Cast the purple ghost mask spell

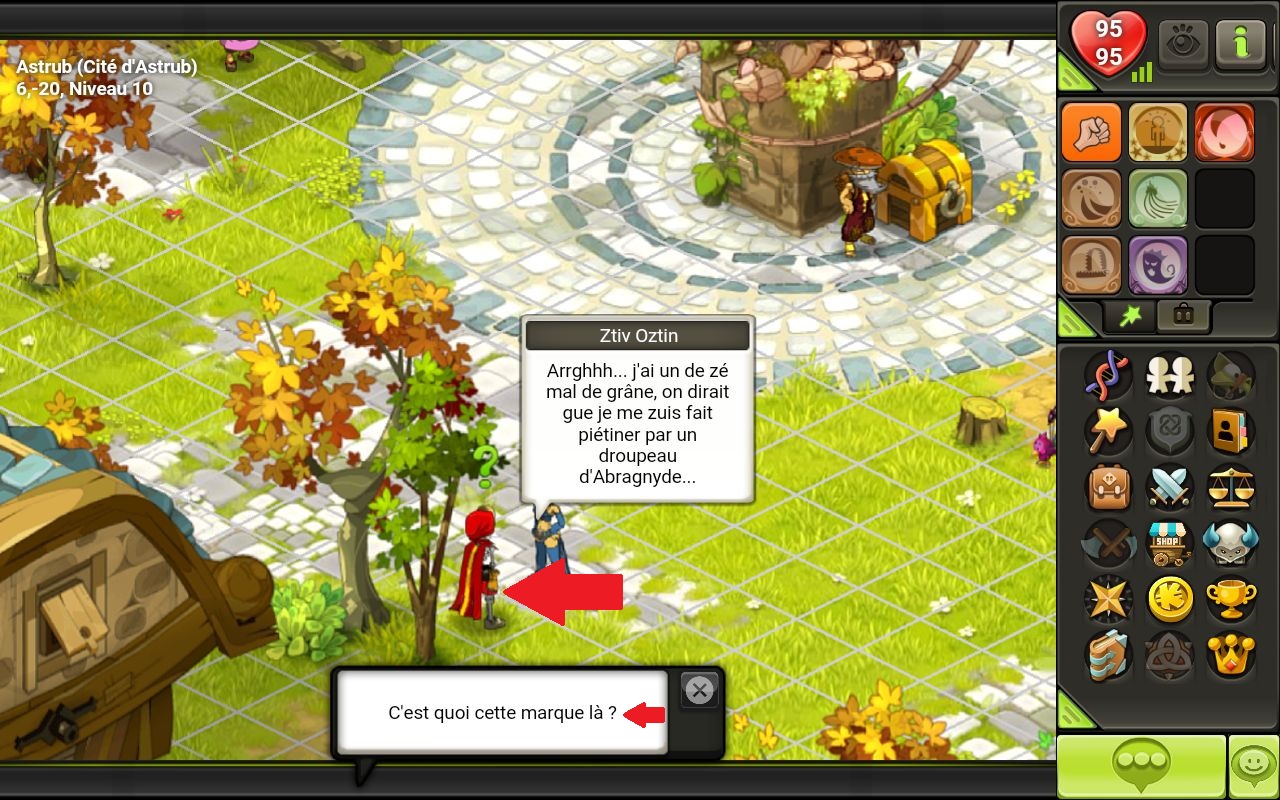(x=1158, y=265)
